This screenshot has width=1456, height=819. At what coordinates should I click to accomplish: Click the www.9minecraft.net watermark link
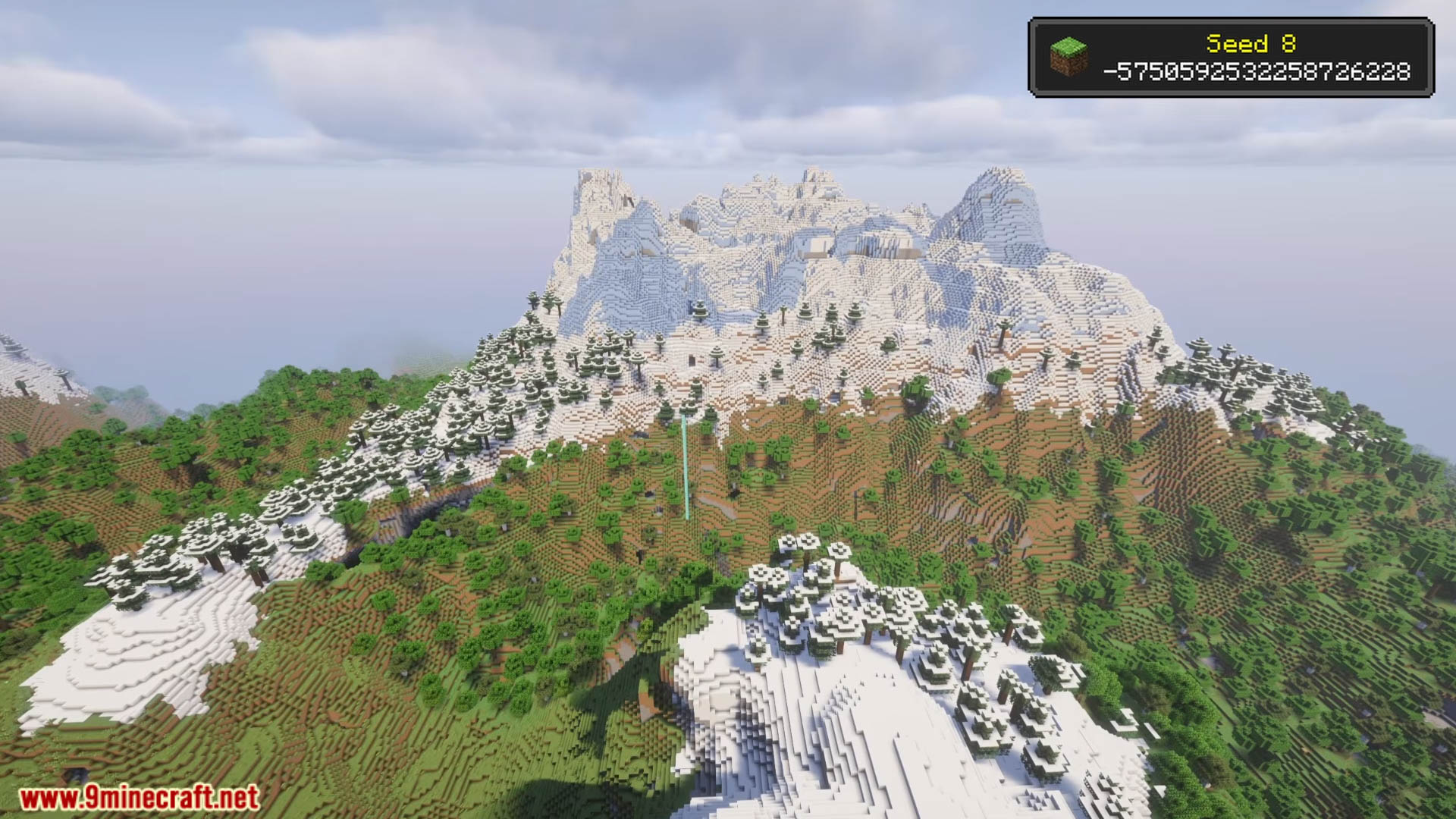pos(139,798)
